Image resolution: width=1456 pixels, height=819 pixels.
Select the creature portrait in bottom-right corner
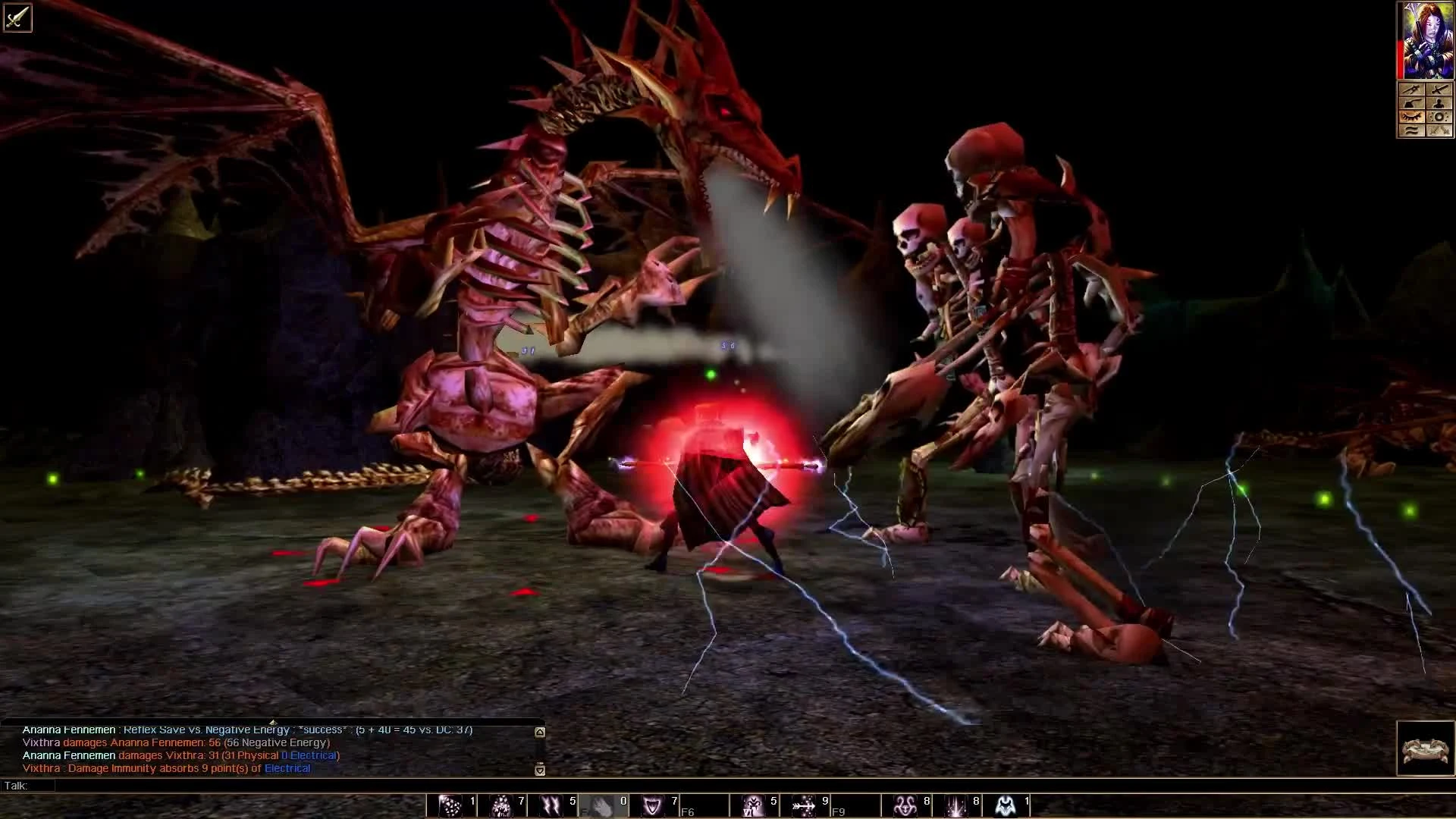click(1424, 747)
